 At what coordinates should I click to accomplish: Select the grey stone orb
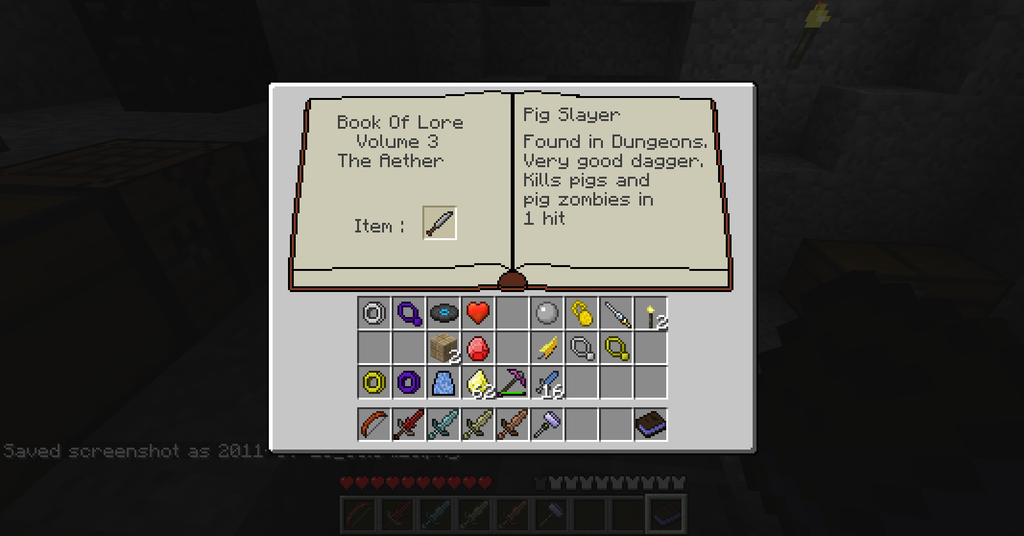tap(546, 314)
